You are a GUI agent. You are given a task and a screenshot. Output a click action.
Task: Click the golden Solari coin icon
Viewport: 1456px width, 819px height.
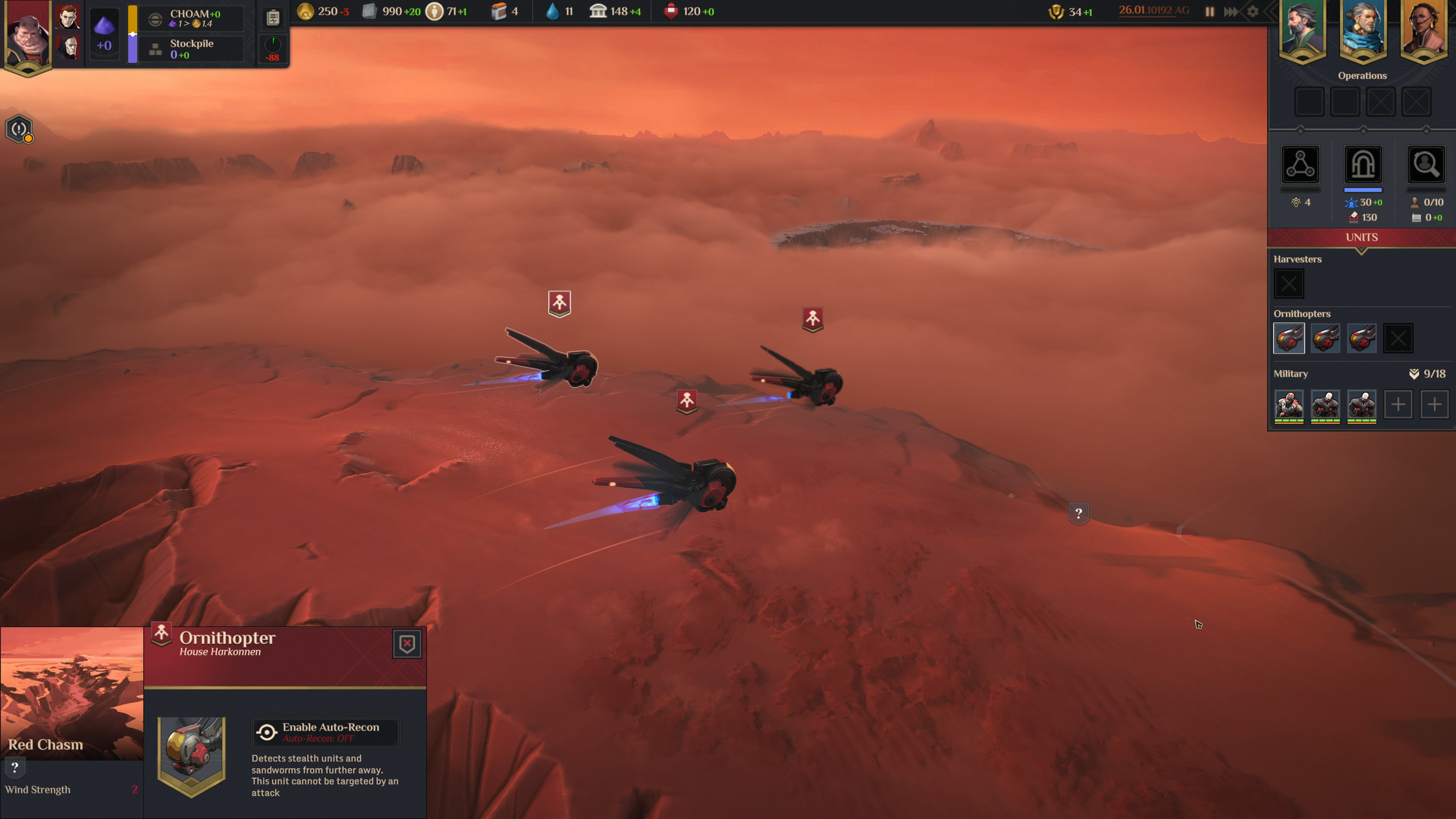306,11
